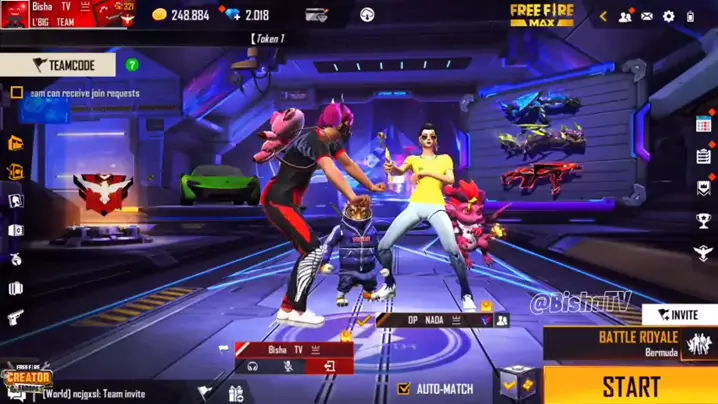Open the Teamcode panel

[58, 65]
